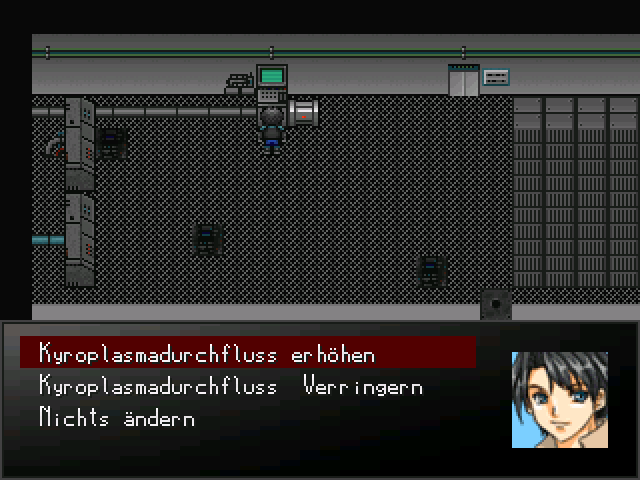Pick the 'Nichts ändern' option

pos(117,418)
